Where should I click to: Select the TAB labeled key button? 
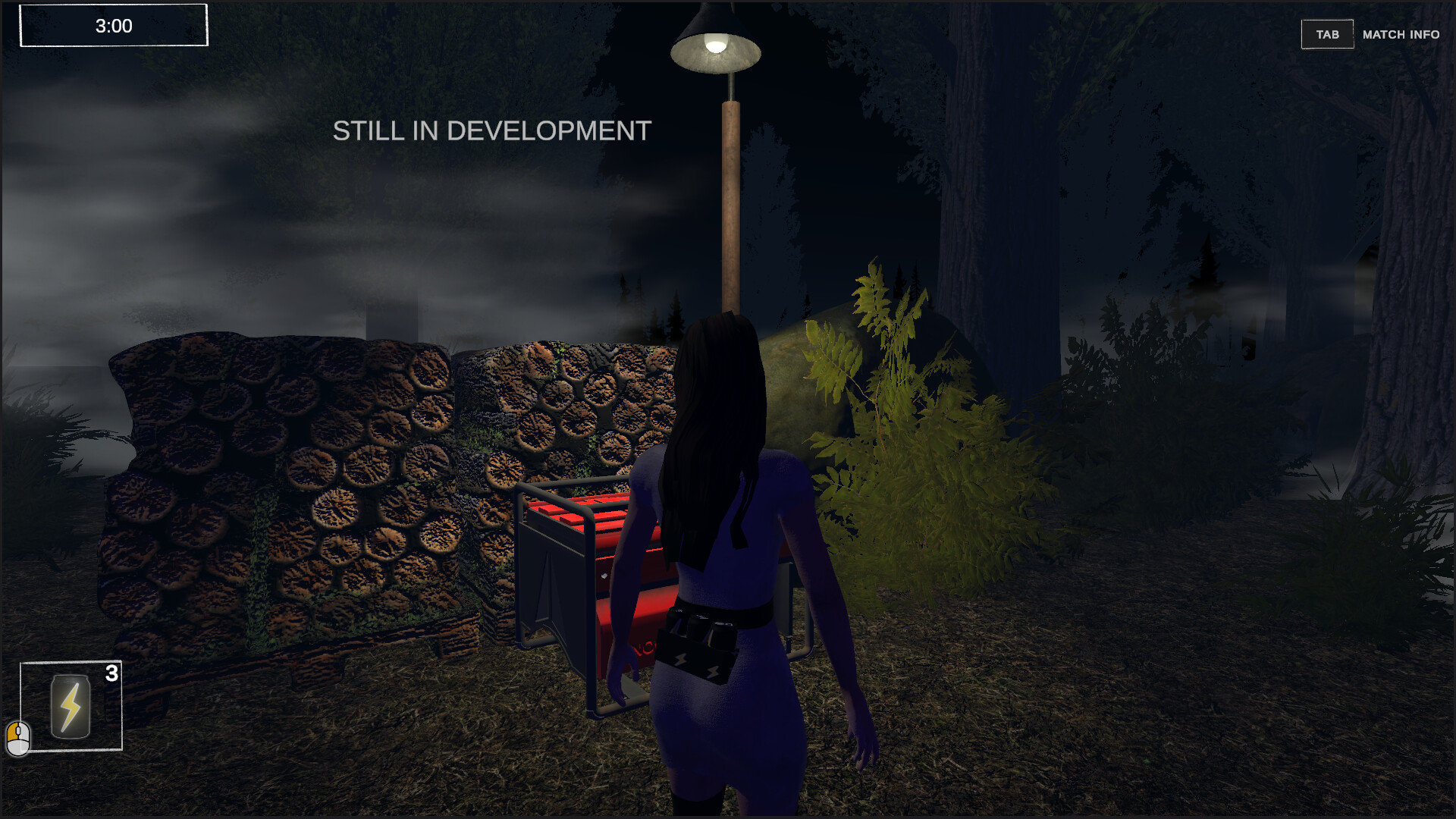[x=1327, y=33]
